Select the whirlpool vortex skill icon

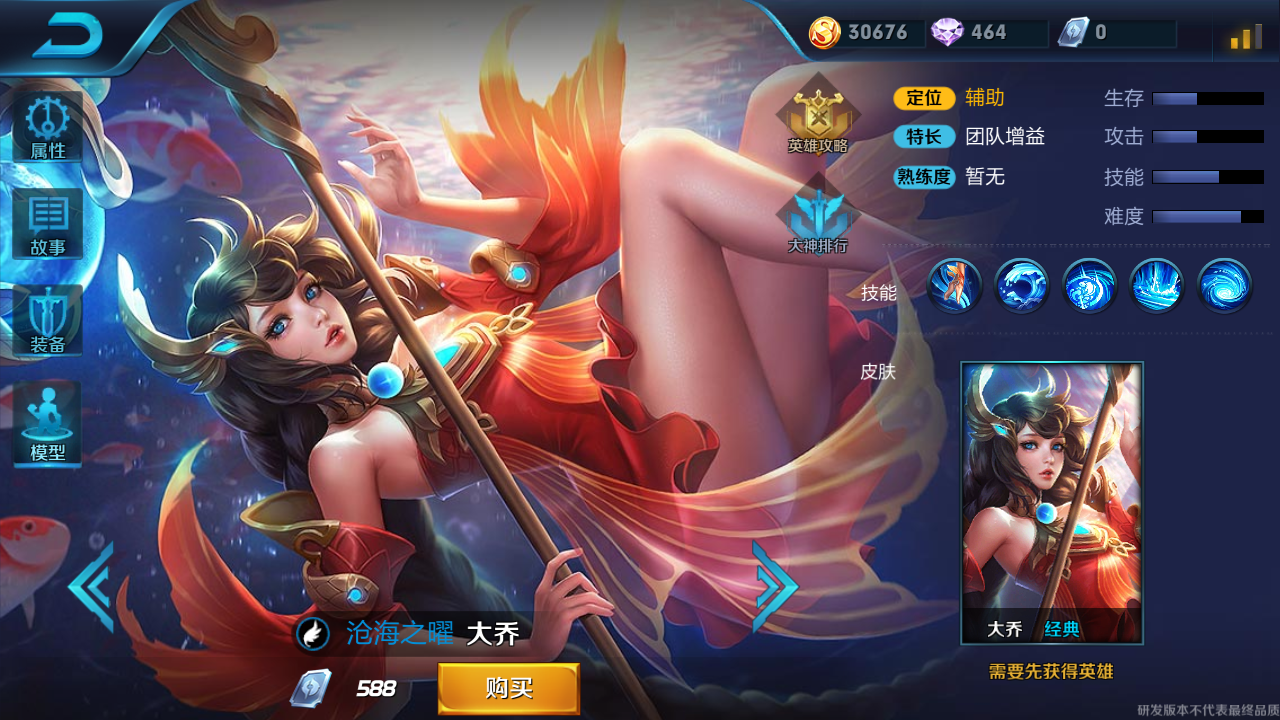[1224, 286]
